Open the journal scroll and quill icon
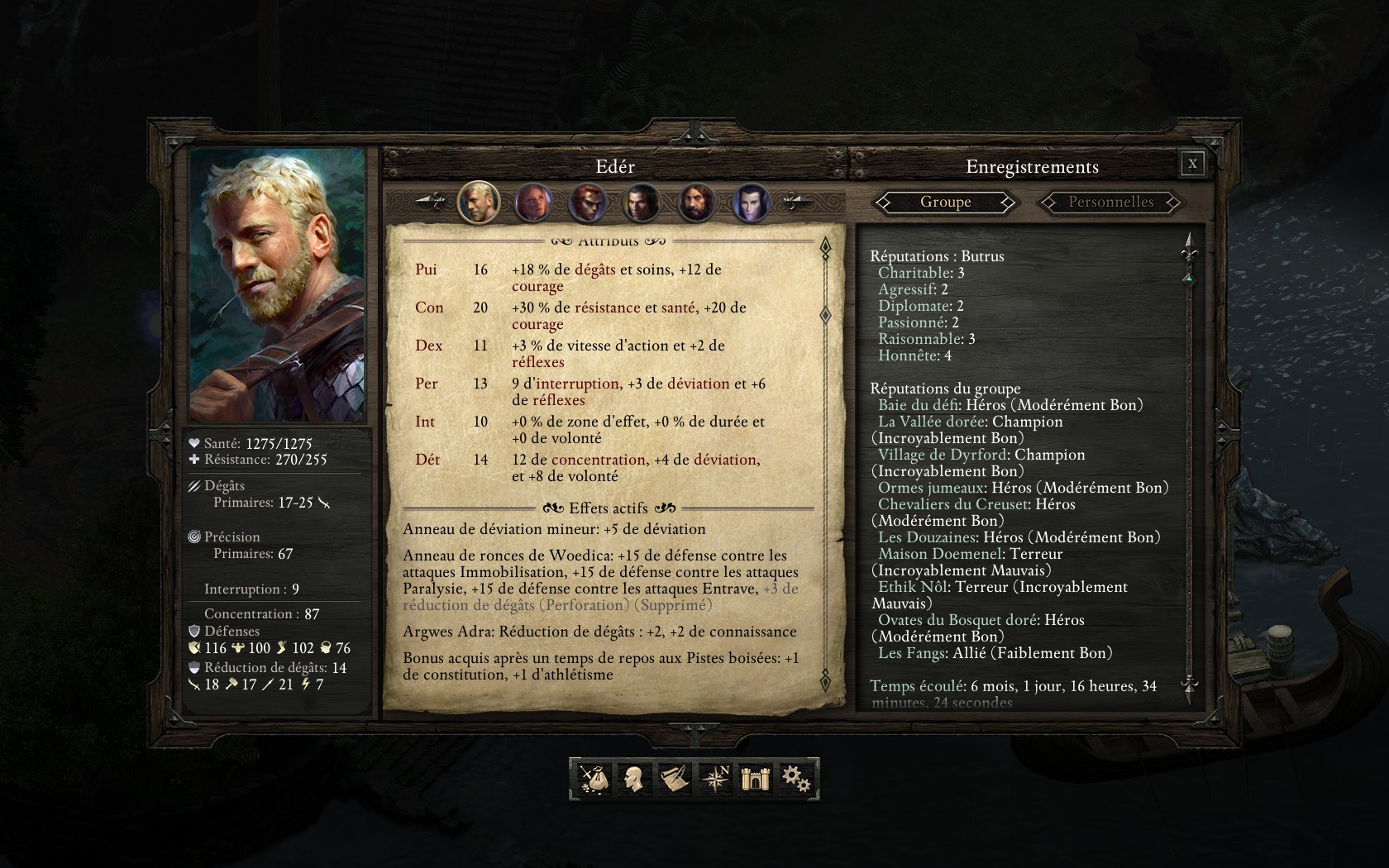1389x868 pixels. click(x=674, y=779)
